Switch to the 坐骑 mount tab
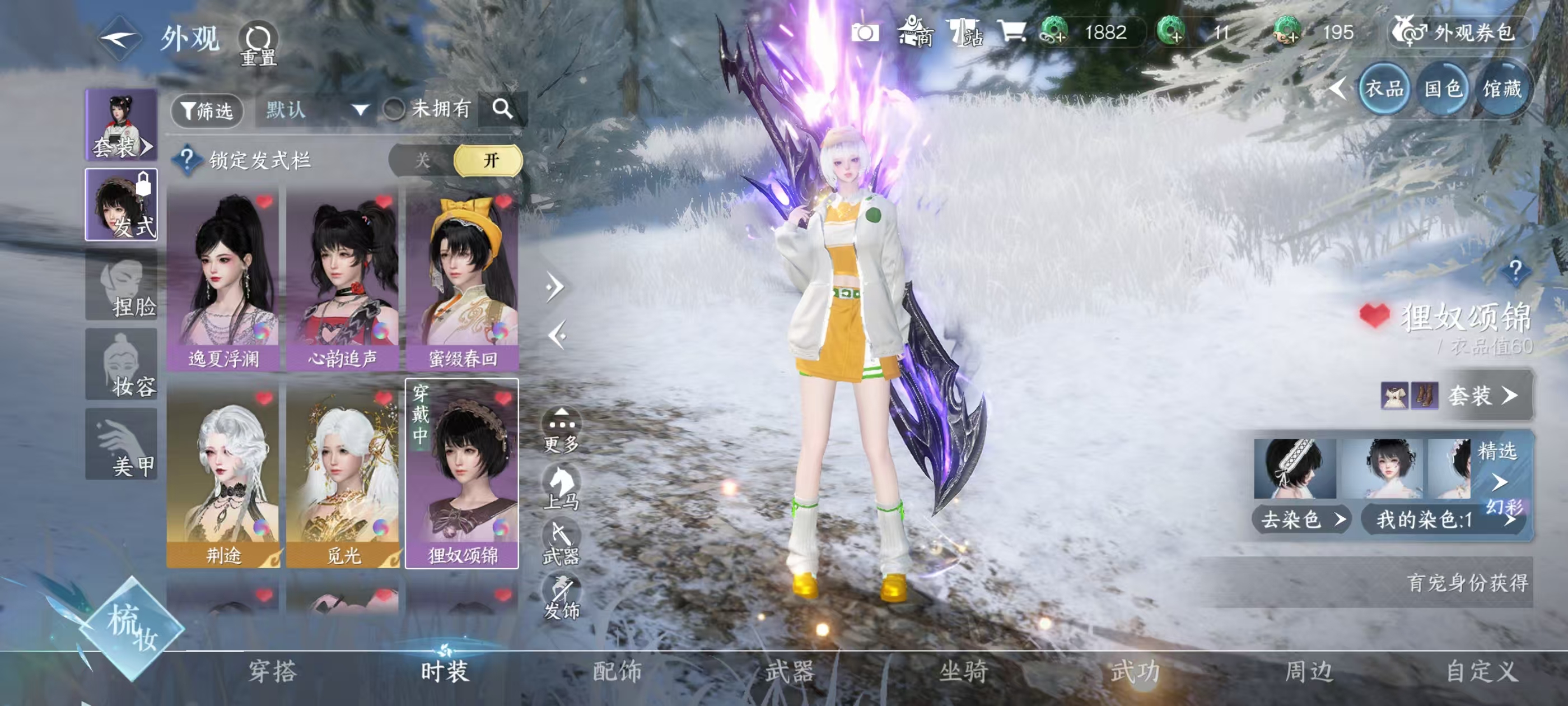Screen dimensions: 1568x706 point(963,671)
